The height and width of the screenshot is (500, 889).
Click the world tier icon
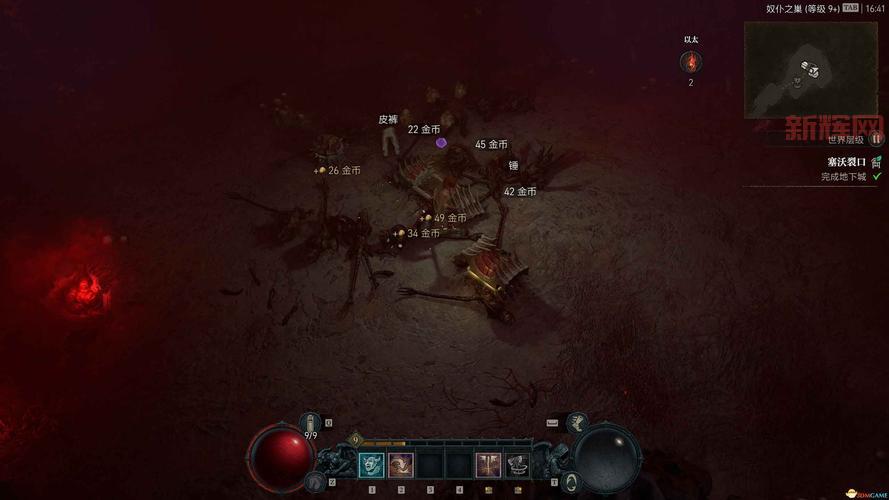click(876, 139)
